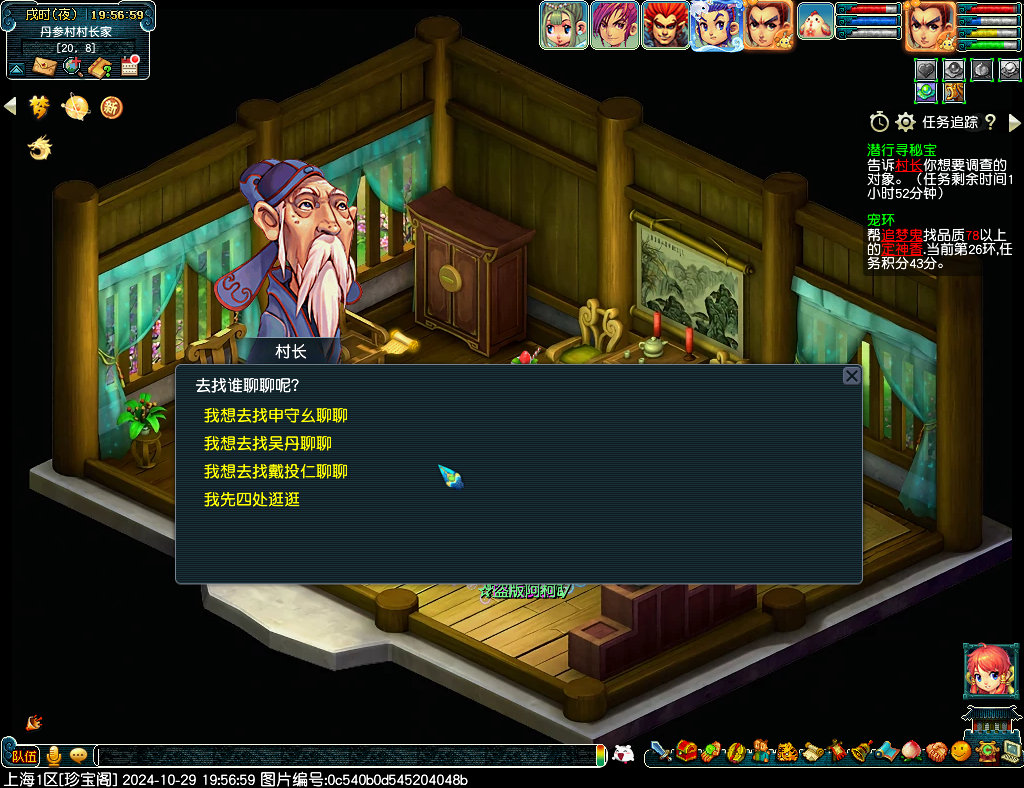The image size is (1024, 788).
Task: Select the option to find 吴丹
Action: [x=268, y=443]
